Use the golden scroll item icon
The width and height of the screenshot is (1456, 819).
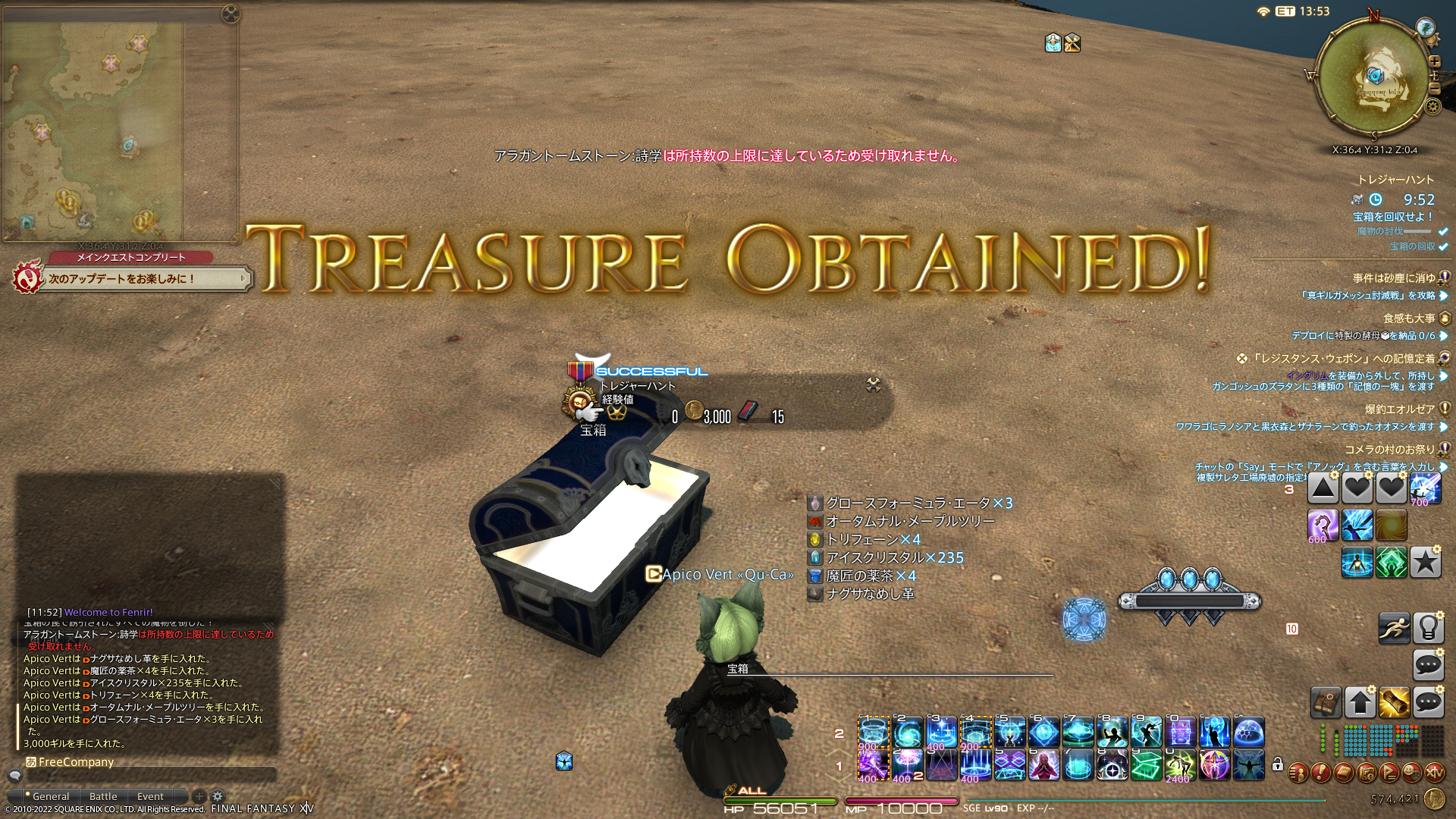pos(1394,702)
